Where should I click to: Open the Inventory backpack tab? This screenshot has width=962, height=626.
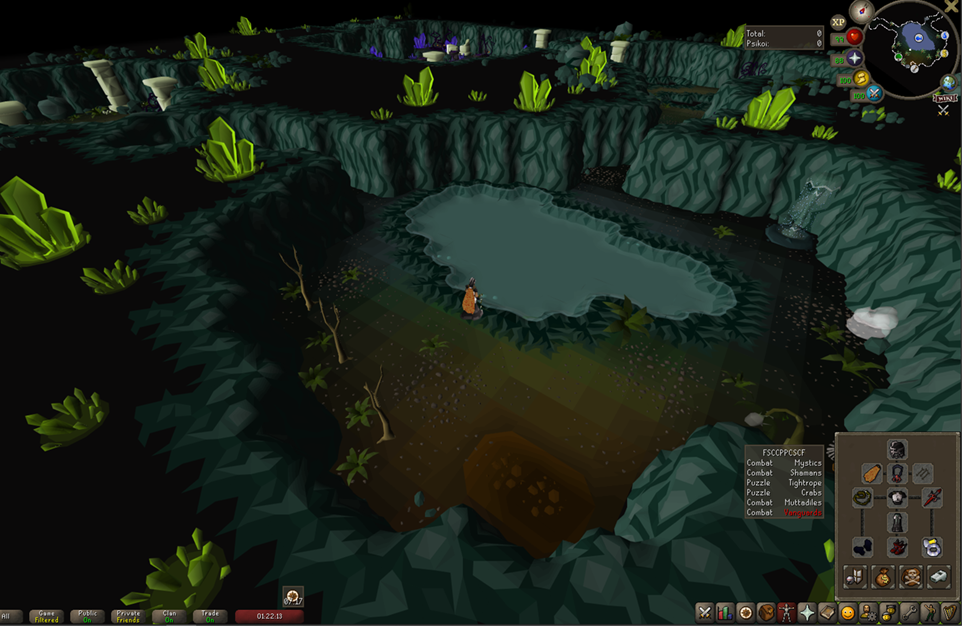coord(766,612)
